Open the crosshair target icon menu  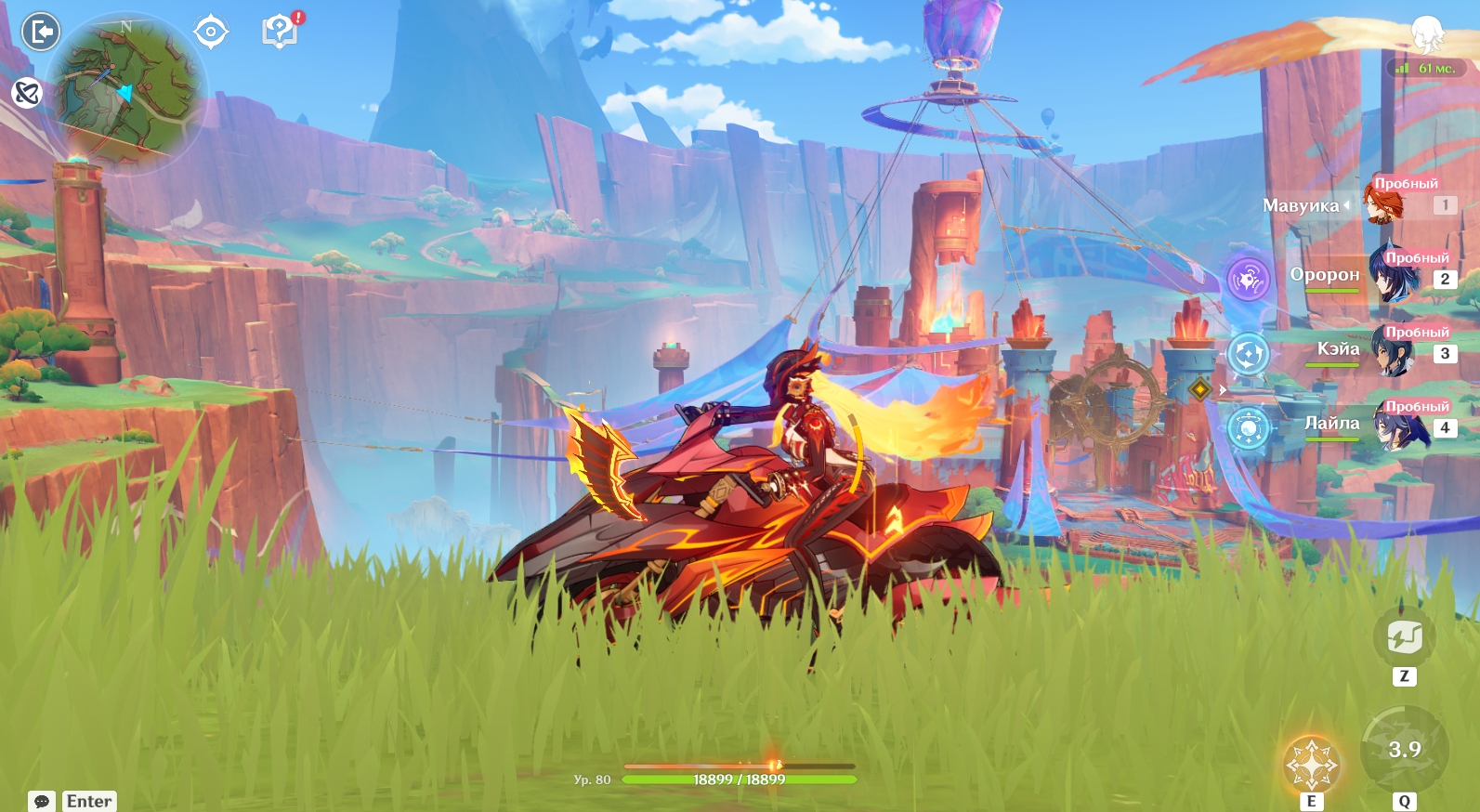[211, 32]
